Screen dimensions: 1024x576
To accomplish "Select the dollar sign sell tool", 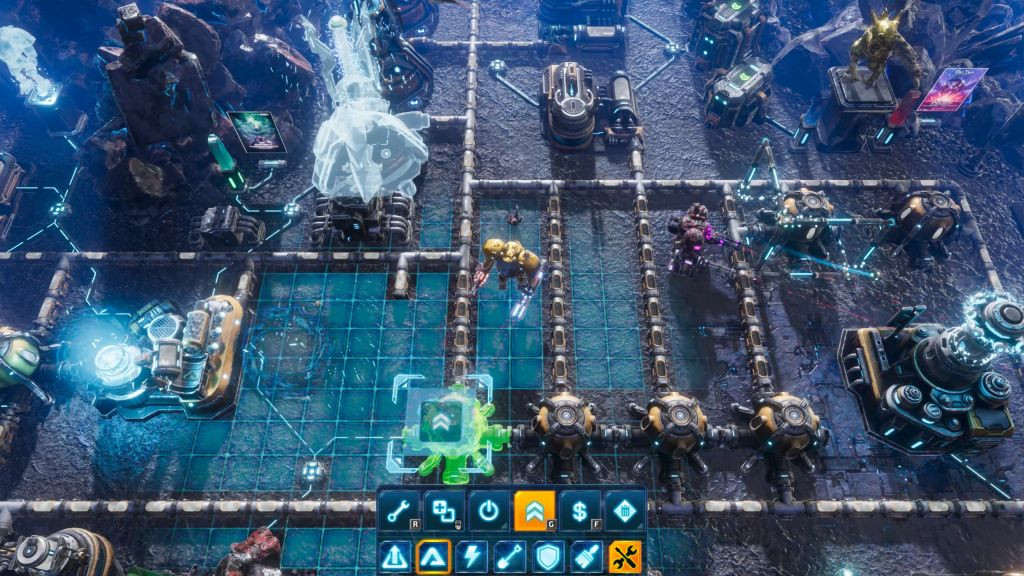I will [579, 510].
